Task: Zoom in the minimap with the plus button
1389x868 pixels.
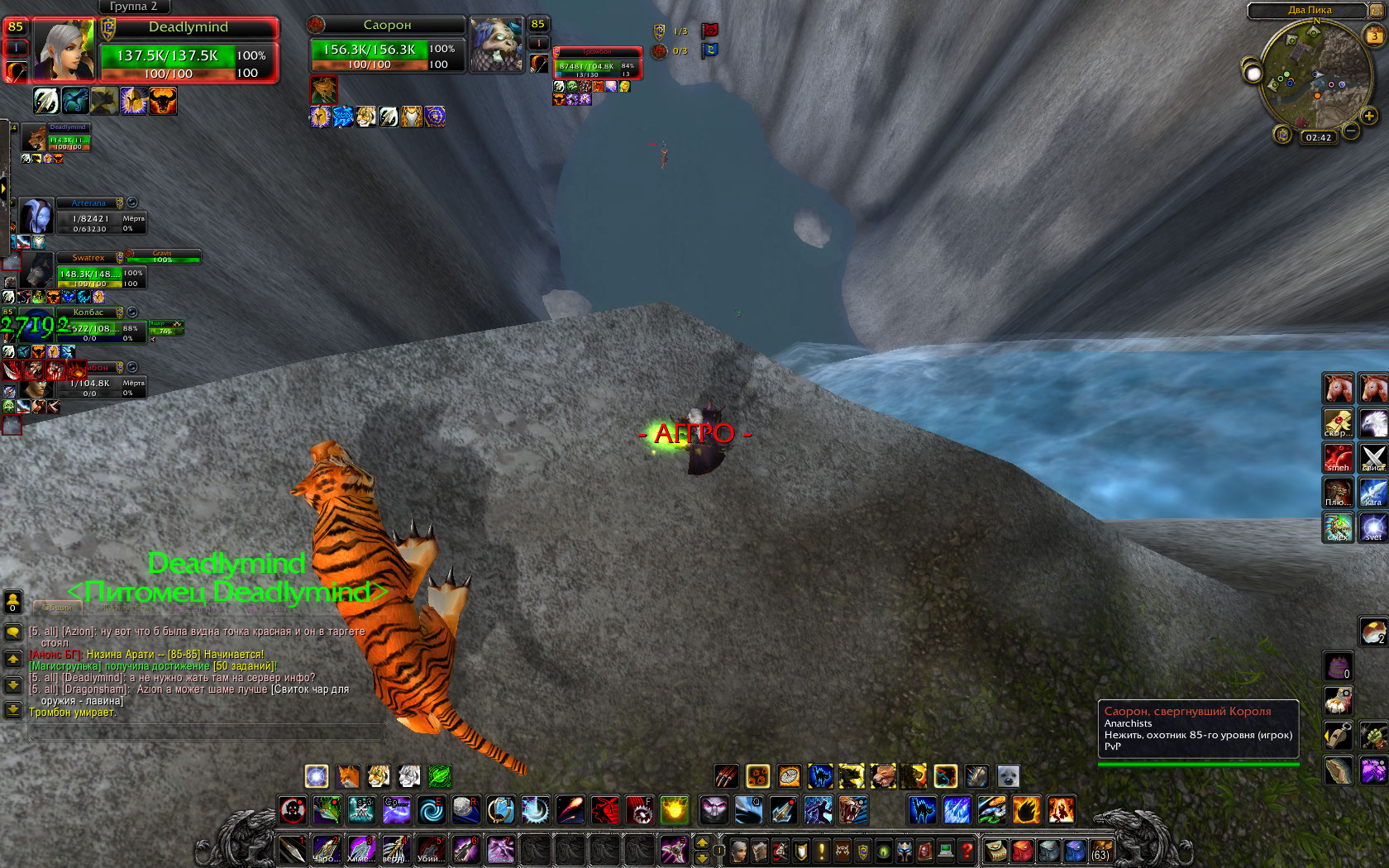Action: [1369, 117]
